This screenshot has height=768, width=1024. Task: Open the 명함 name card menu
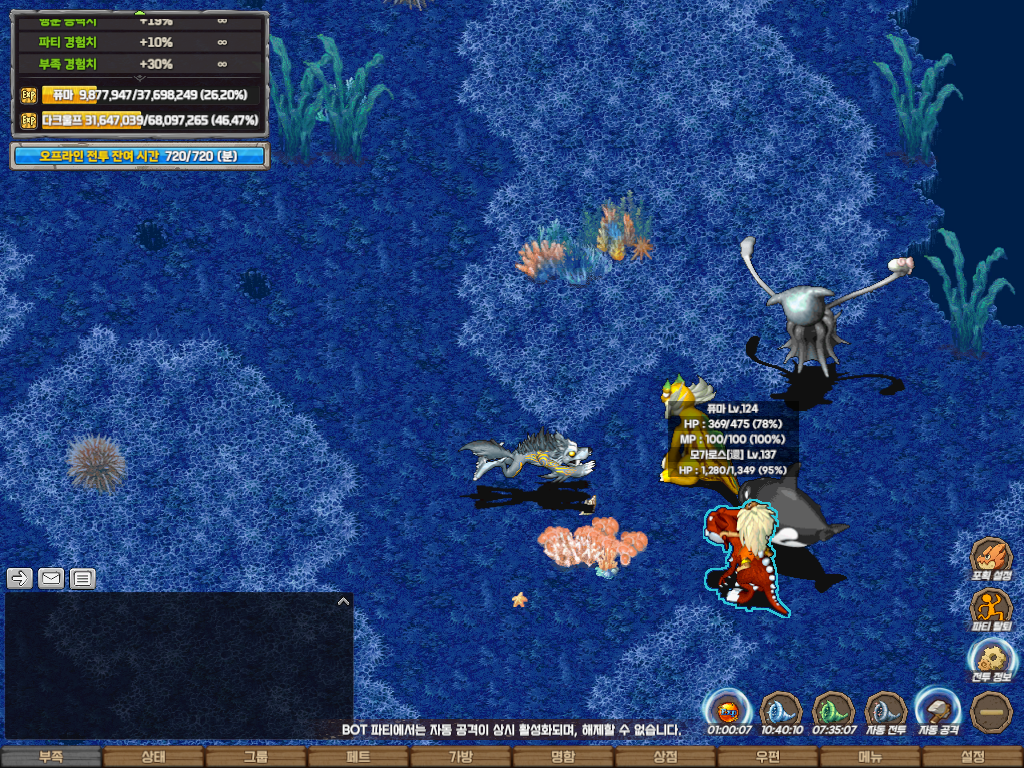[563, 757]
